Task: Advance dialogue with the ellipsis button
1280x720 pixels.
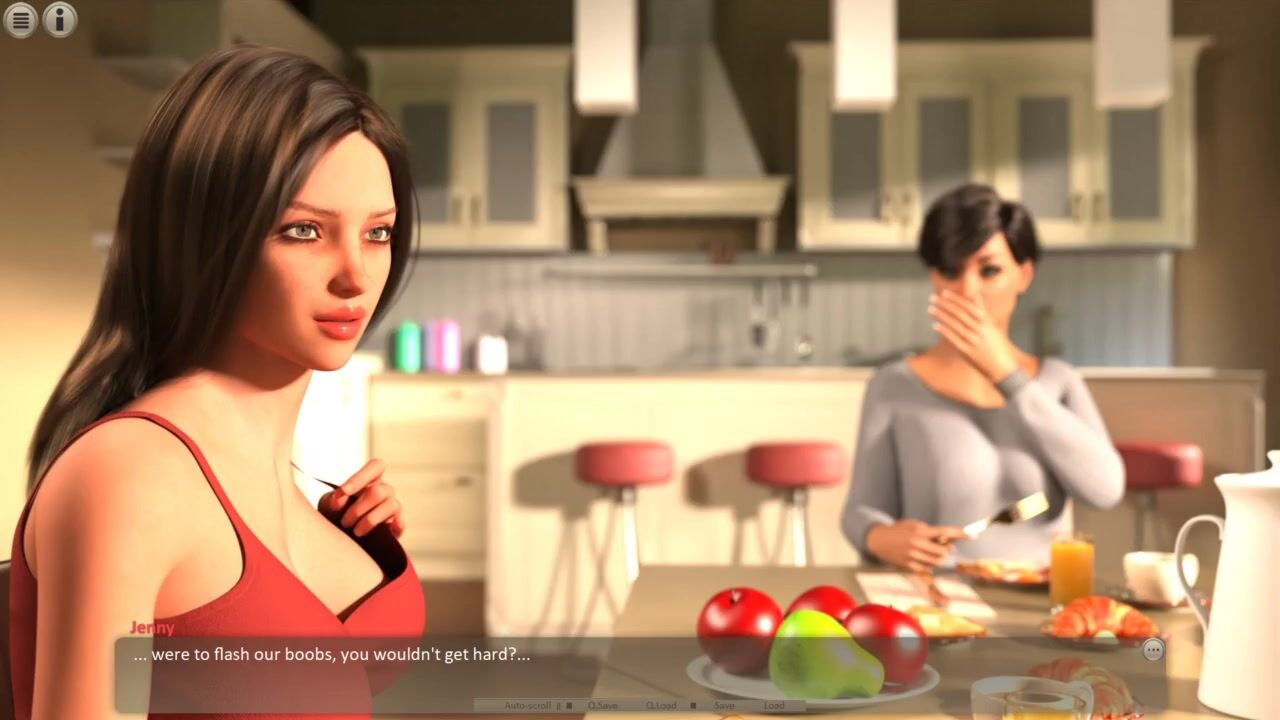Action: pyautogui.click(x=1153, y=650)
